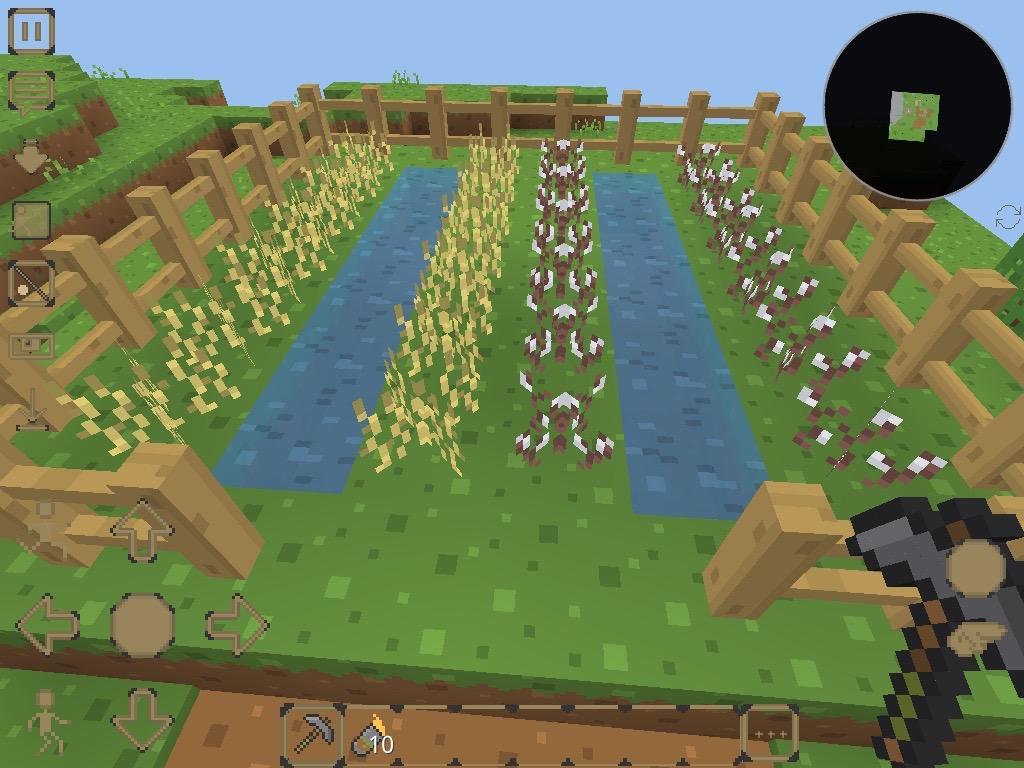
Task: Tap the rotate arrows icon beside minimap
Action: coord(1008,216)
